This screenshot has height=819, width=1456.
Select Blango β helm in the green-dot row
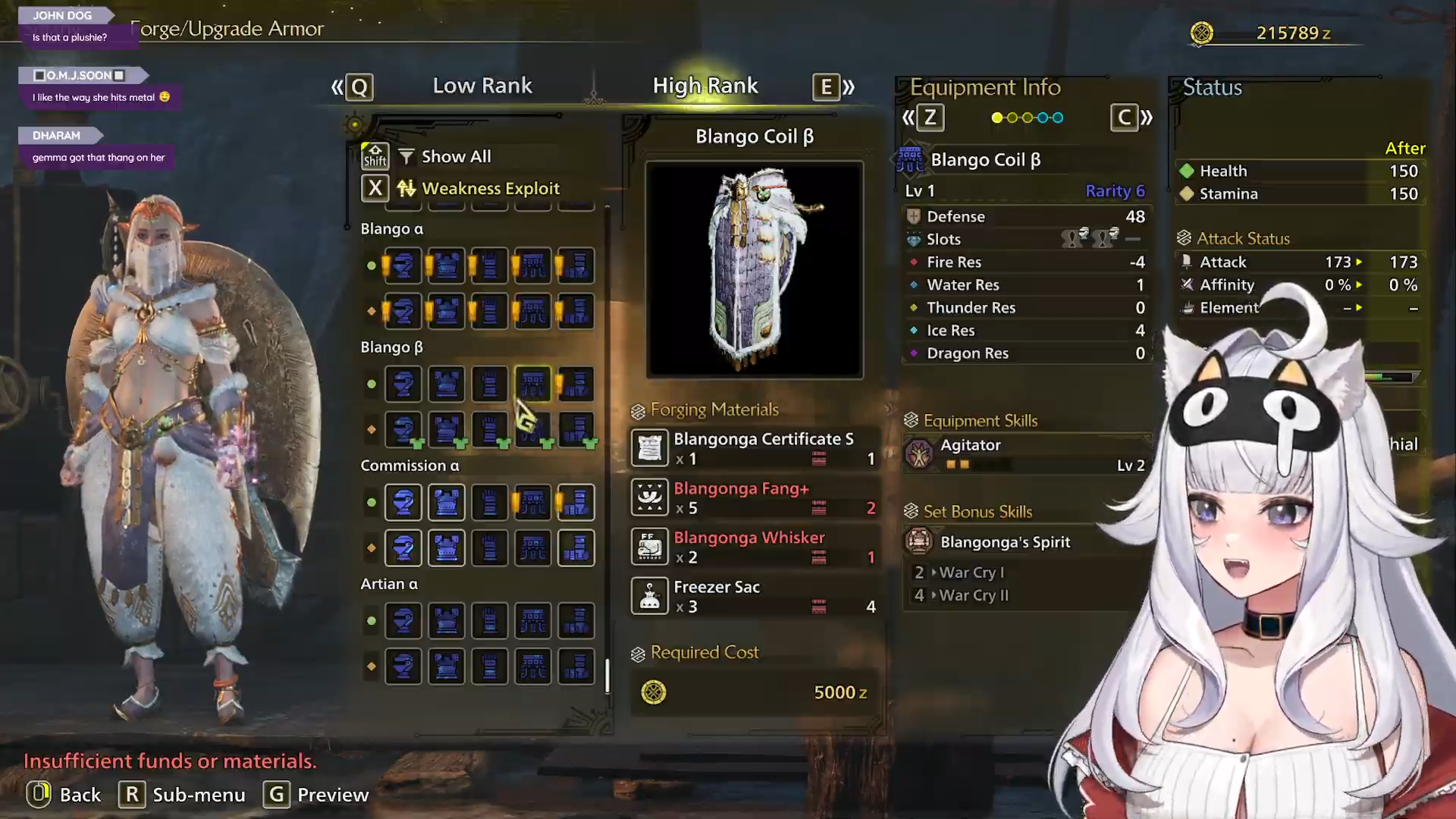click(x=403, y=384)
